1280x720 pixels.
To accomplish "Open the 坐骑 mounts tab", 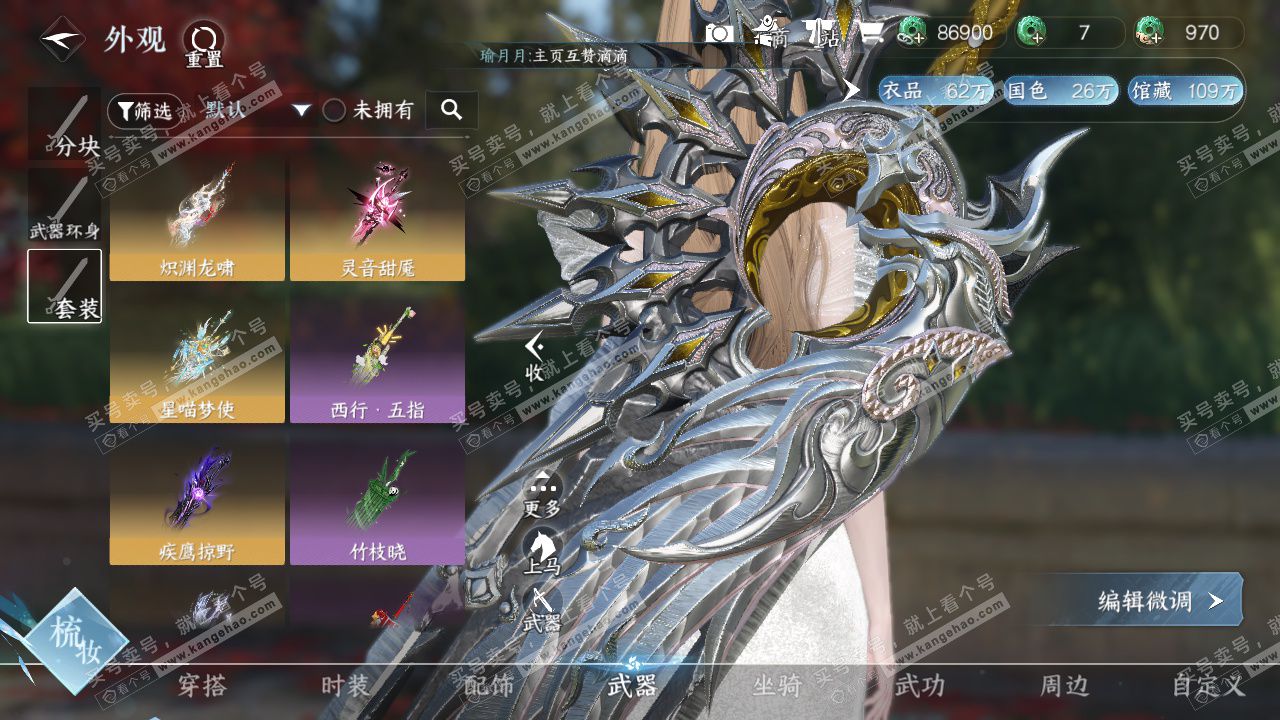I will pyautogui.click(x=777, y=686).
